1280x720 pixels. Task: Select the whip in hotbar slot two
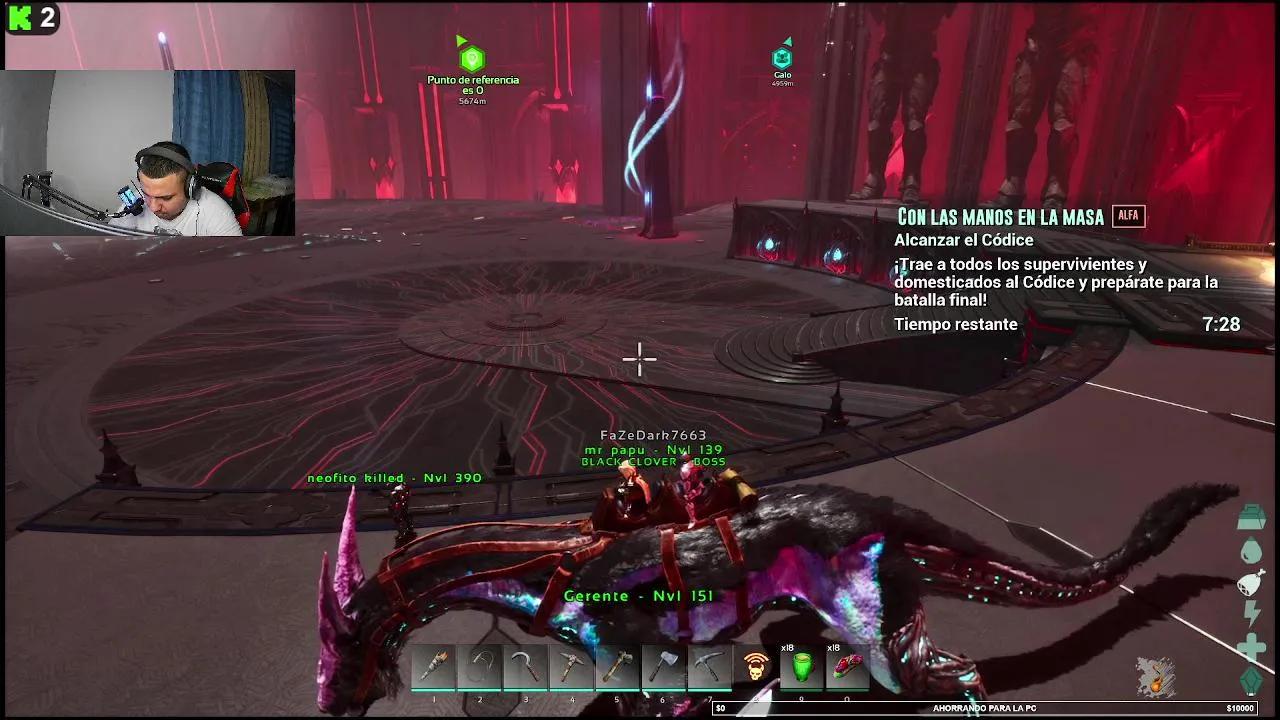coord(480,668)
